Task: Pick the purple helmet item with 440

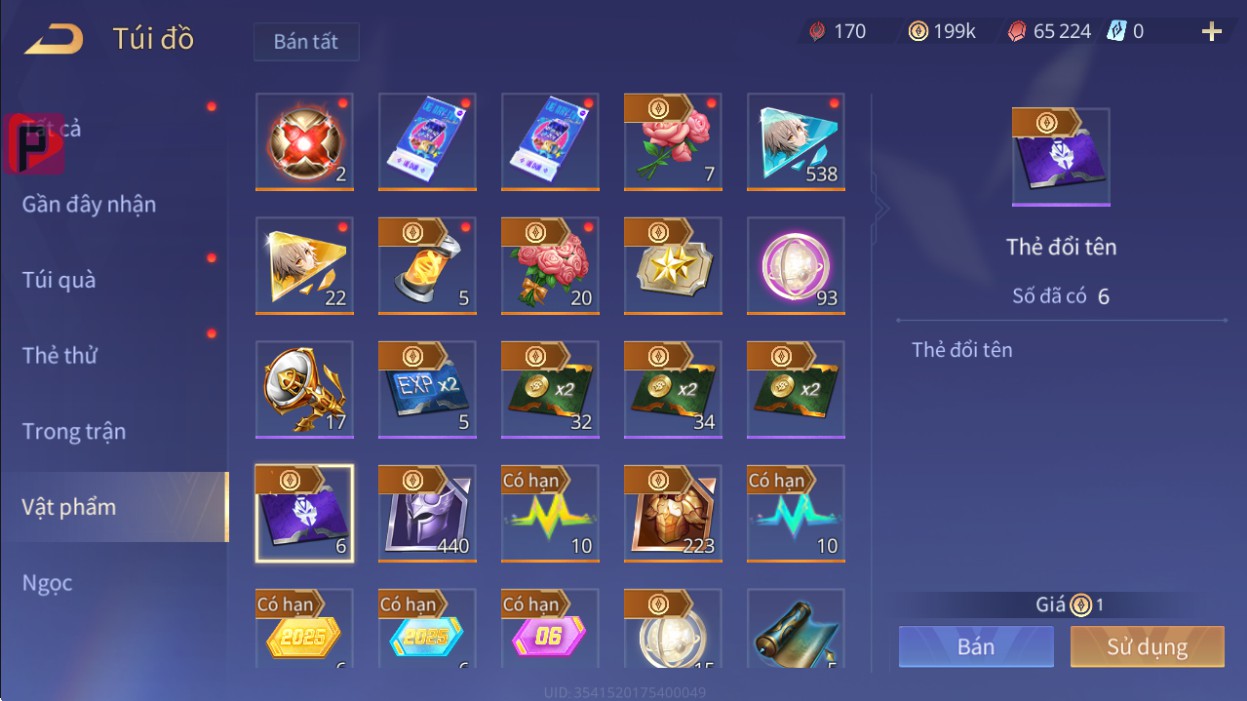Action: click(x=427, y=513)
